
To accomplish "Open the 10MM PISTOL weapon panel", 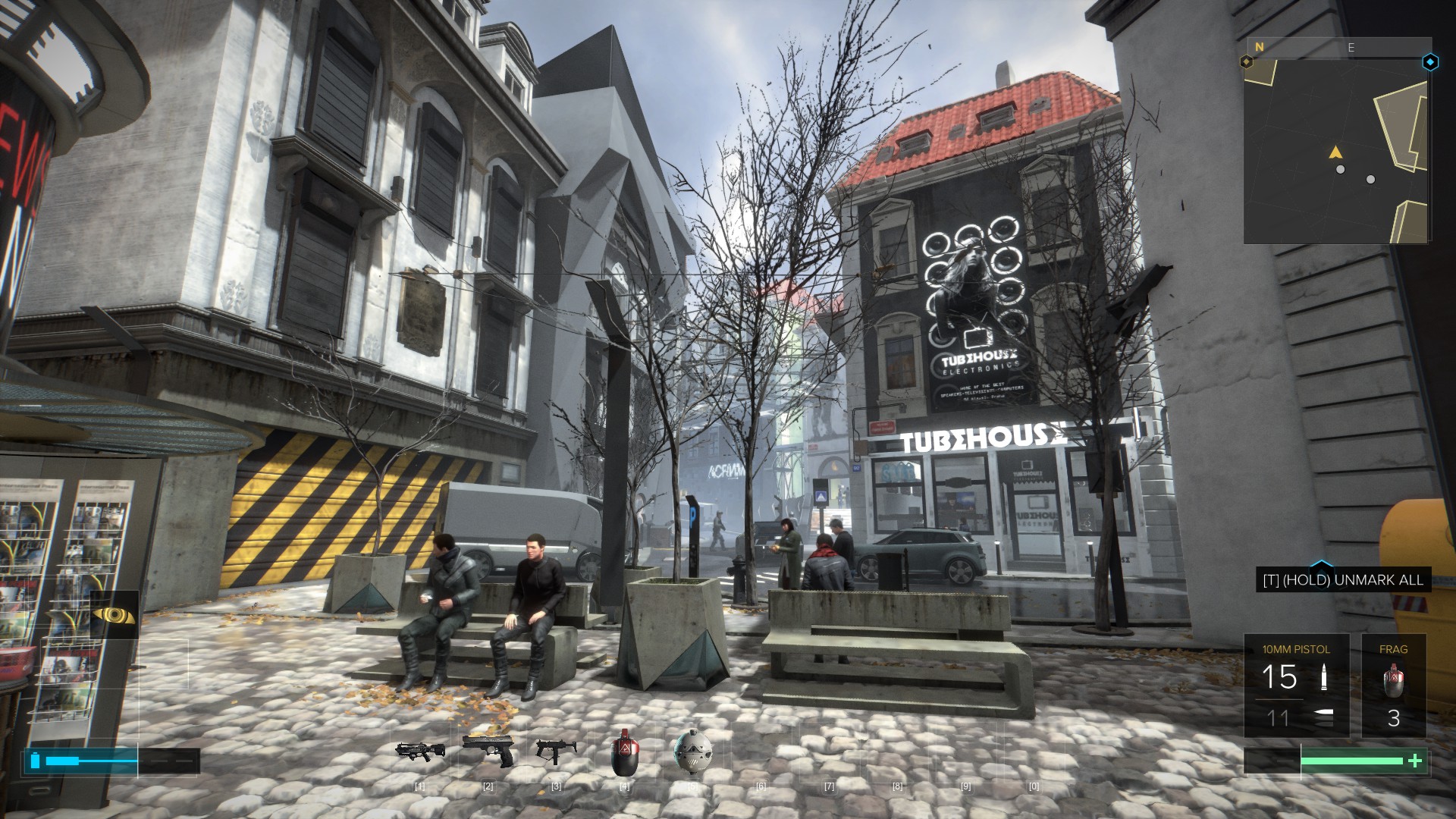I will 1296,686.
